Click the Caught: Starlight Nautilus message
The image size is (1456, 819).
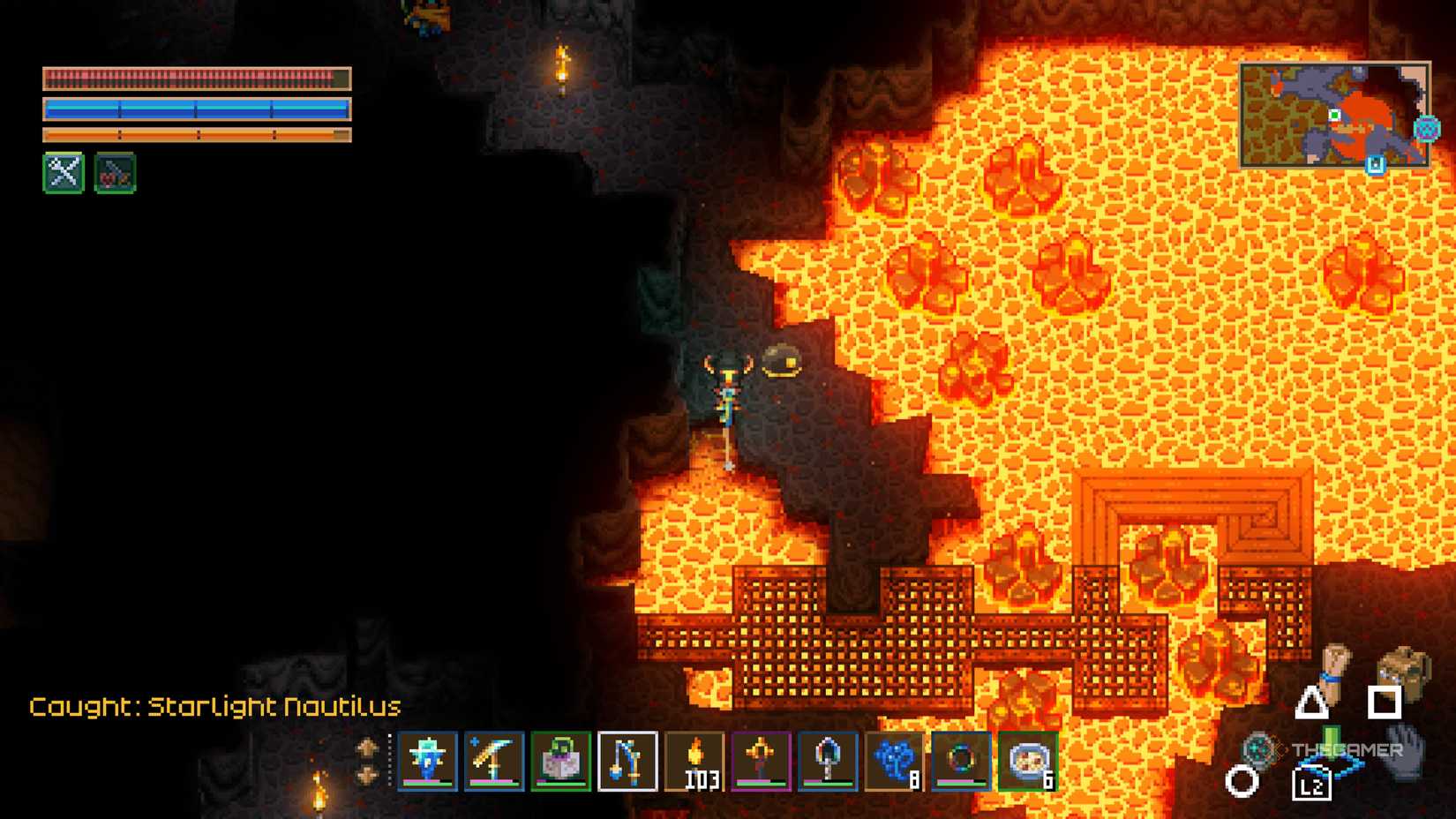pos(214,707)
